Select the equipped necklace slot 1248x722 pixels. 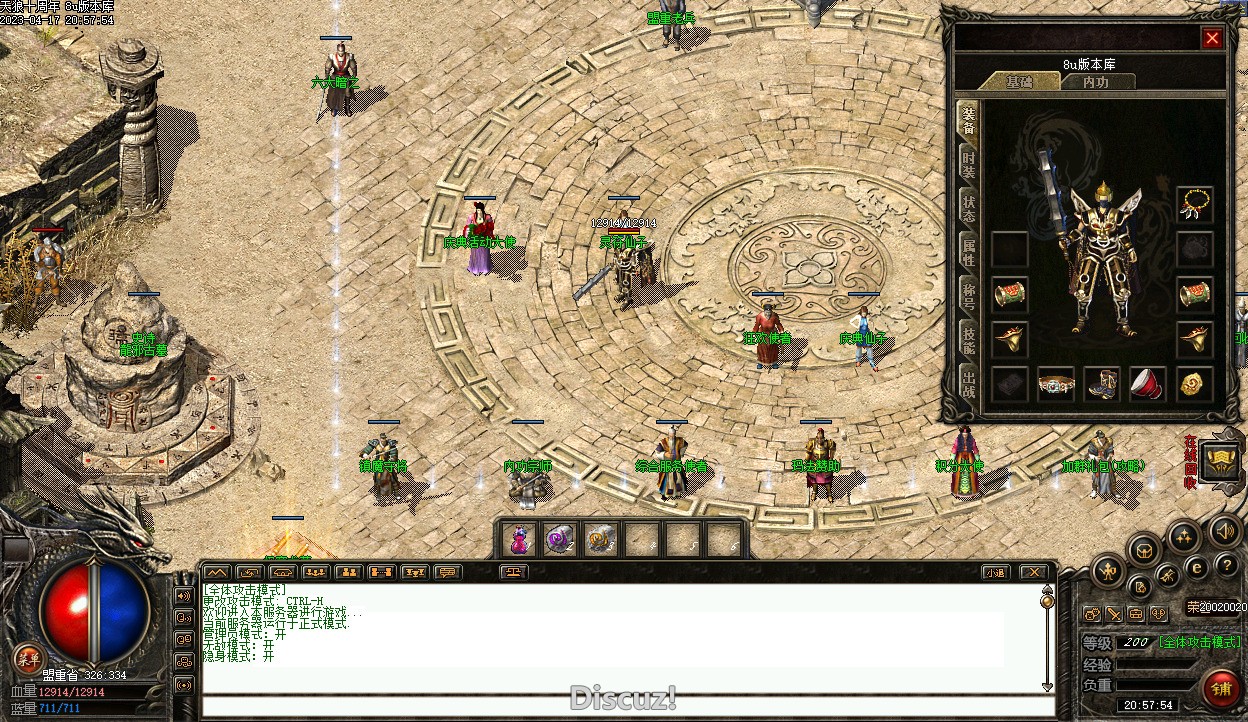click(x=1194, y=204)
